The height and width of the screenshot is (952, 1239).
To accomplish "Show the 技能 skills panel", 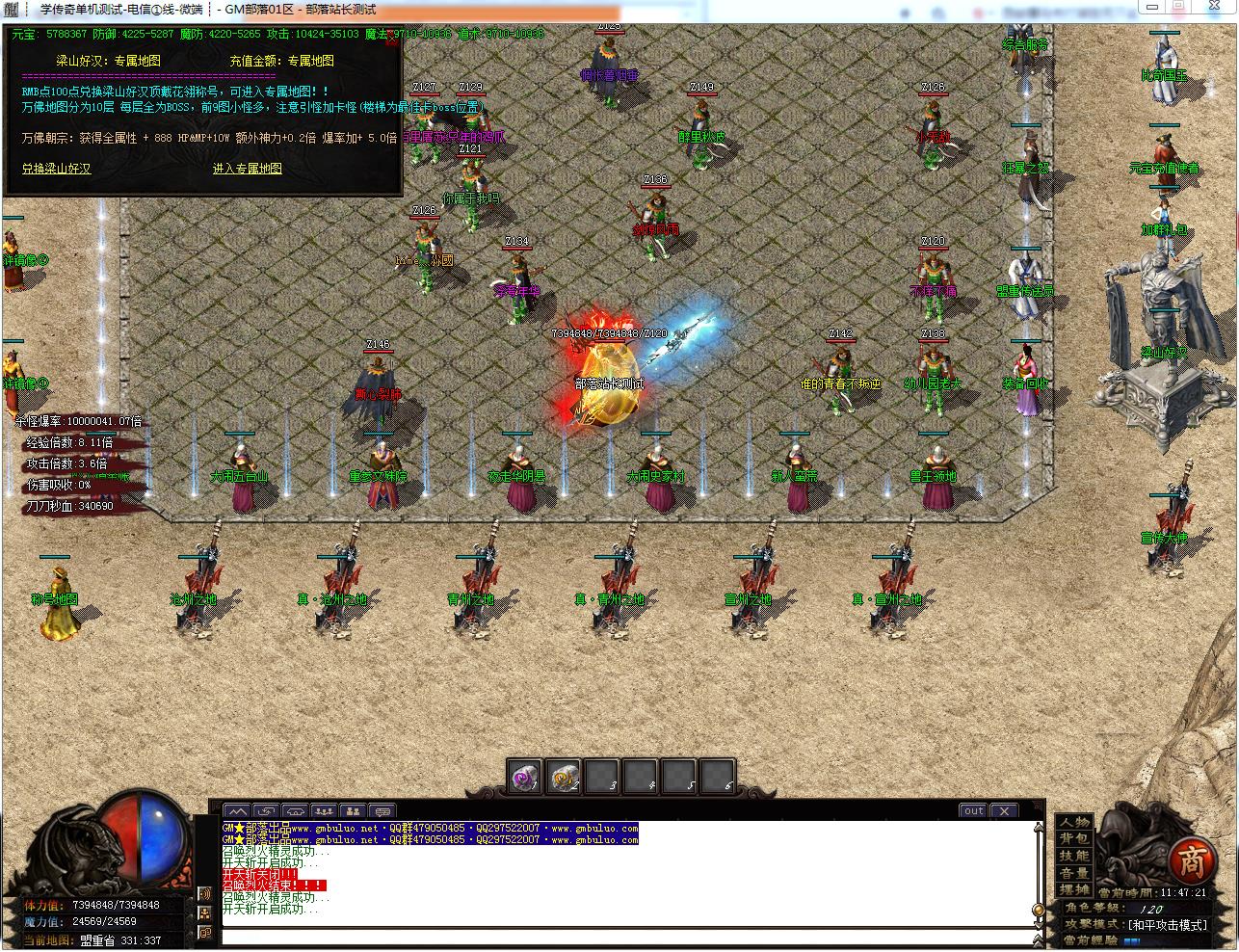I will click(x=1074, y=856).
